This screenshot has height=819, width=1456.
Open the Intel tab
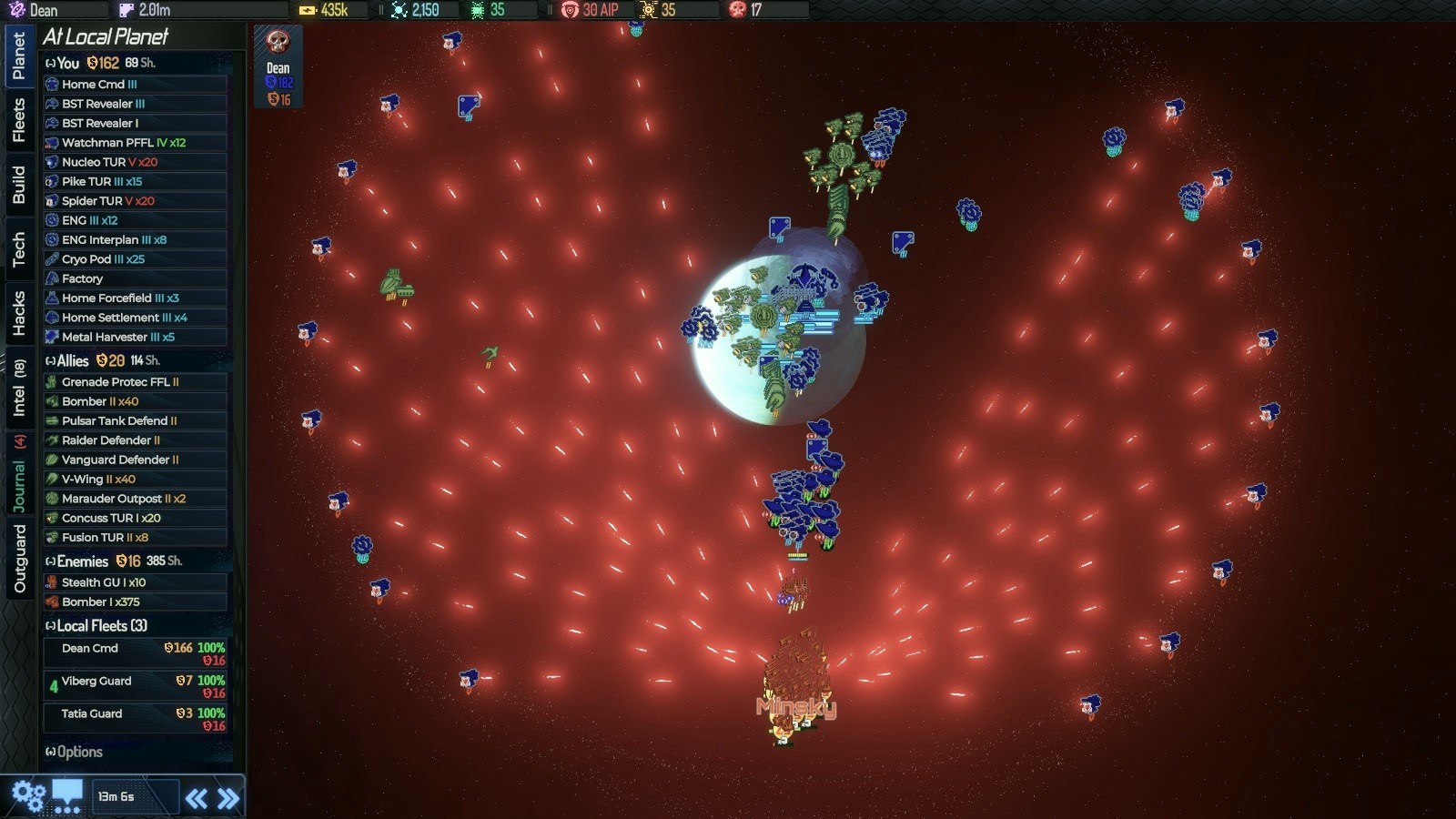[x=18, y=387]
